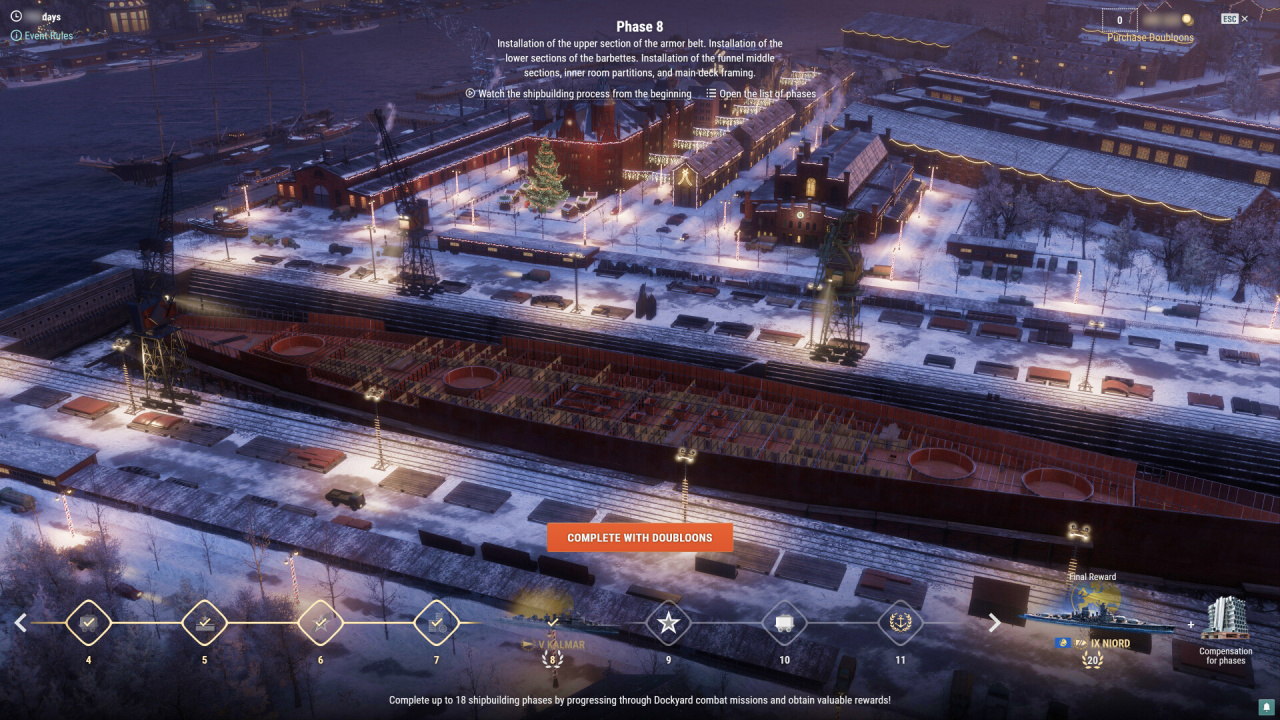Select the phase 9 star marker

click(x=668, y=623)
